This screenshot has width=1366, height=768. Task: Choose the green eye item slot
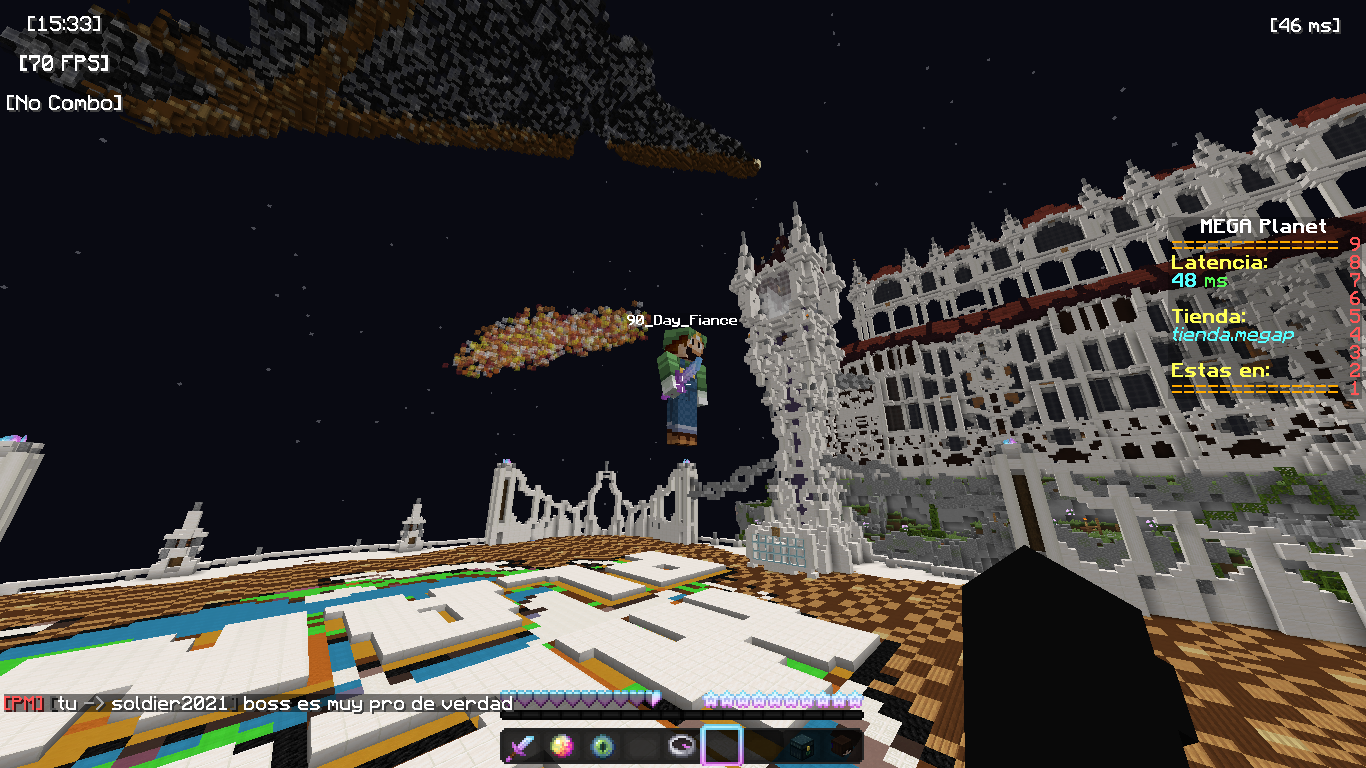602,746
